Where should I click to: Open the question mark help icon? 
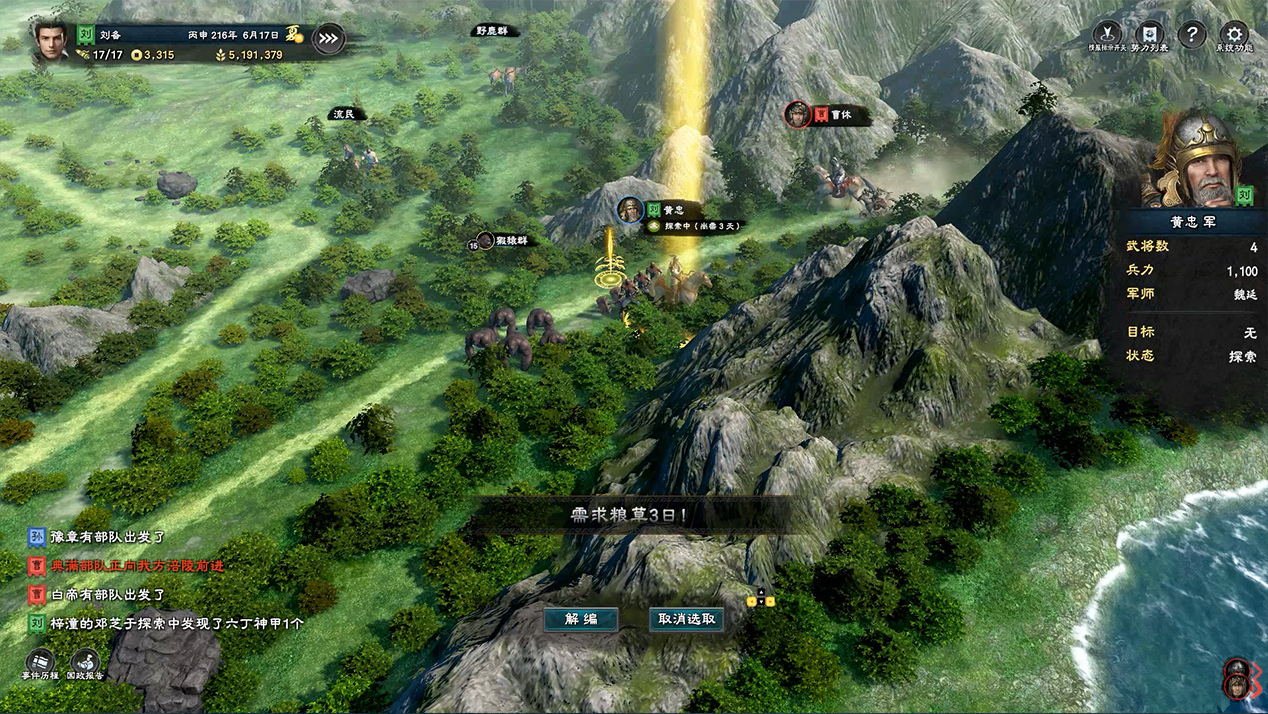pos(1191,35)
